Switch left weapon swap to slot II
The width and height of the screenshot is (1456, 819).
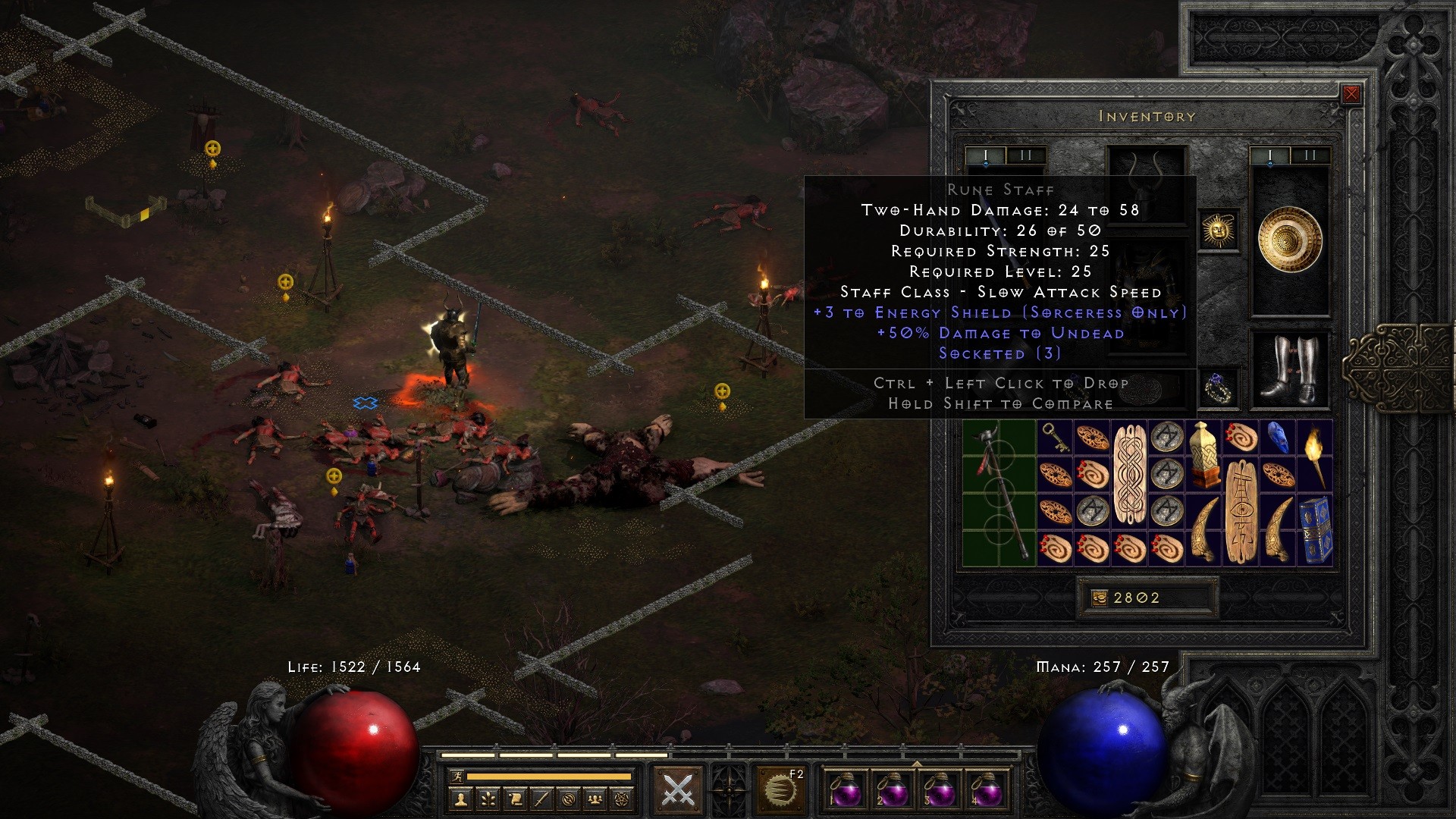[1025, 155]
